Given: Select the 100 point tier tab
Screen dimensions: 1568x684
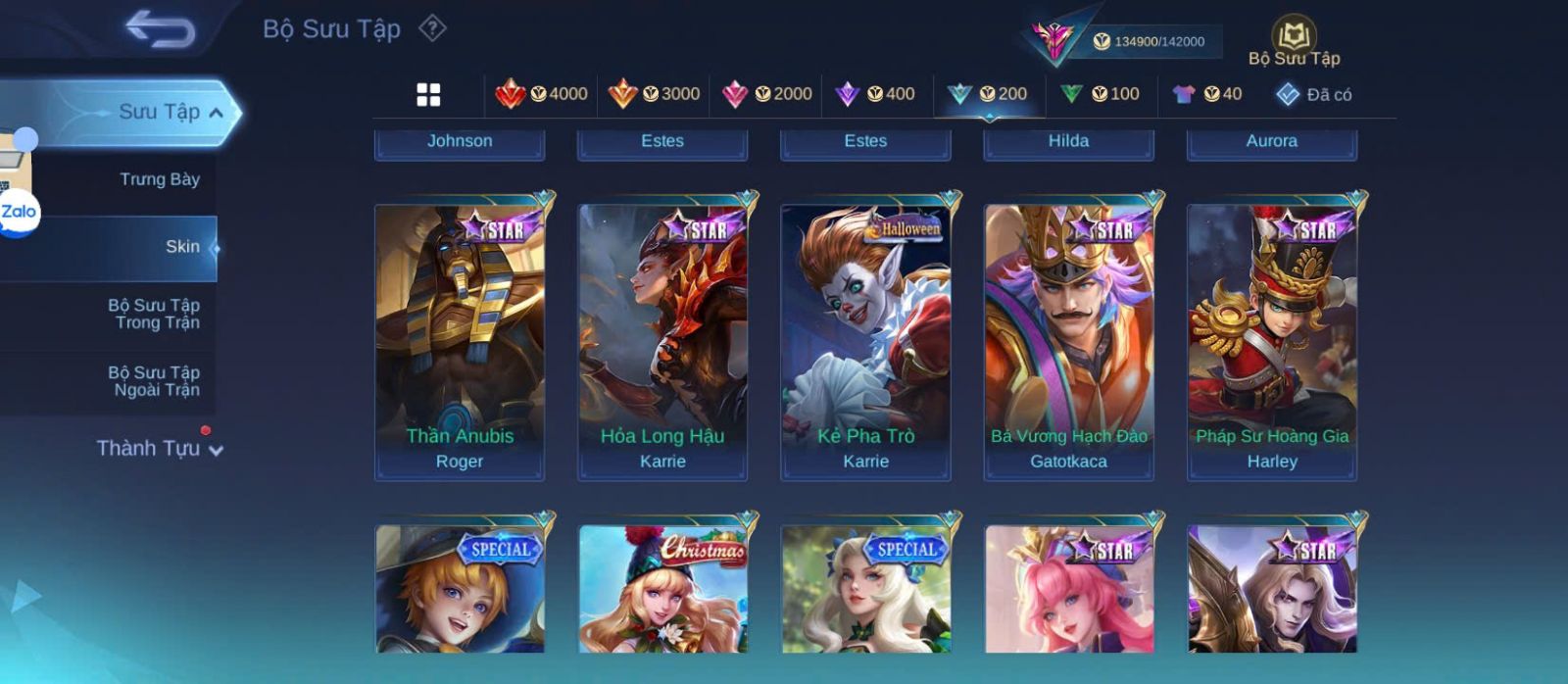Looking at the screenshot, I should (x=1100, y=94).
